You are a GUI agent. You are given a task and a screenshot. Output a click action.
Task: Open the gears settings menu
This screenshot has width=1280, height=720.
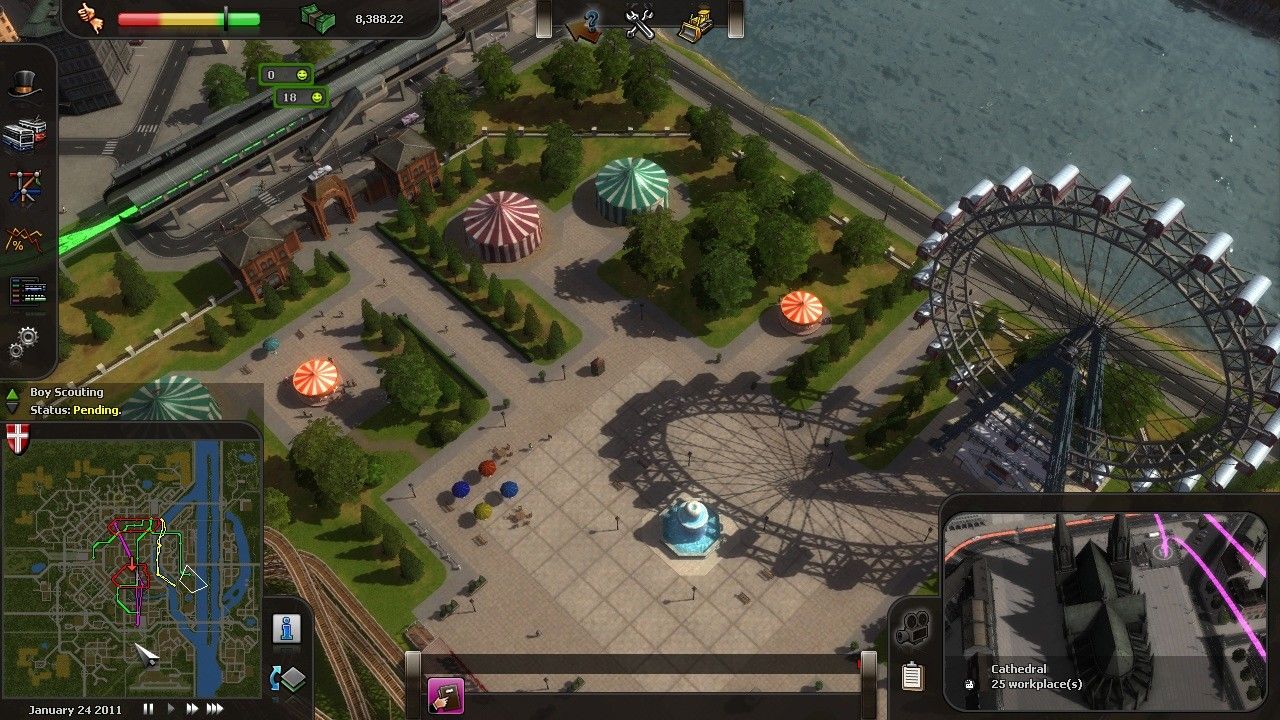(x=23, y=343)
